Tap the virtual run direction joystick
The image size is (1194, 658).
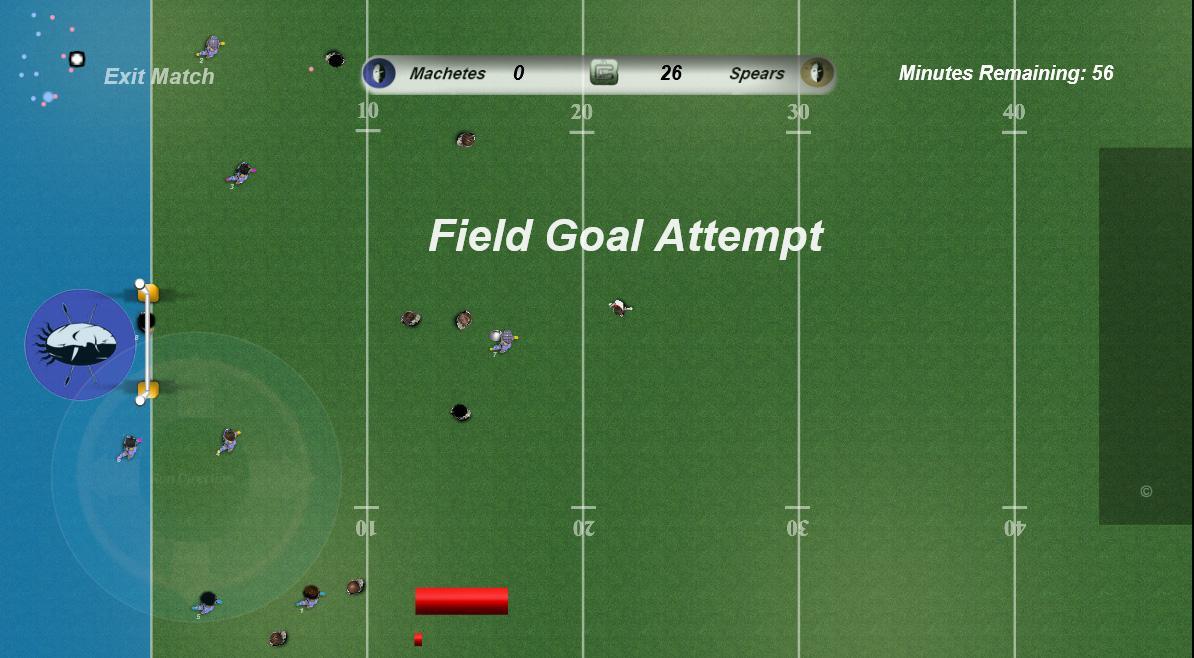pos(196,477)
